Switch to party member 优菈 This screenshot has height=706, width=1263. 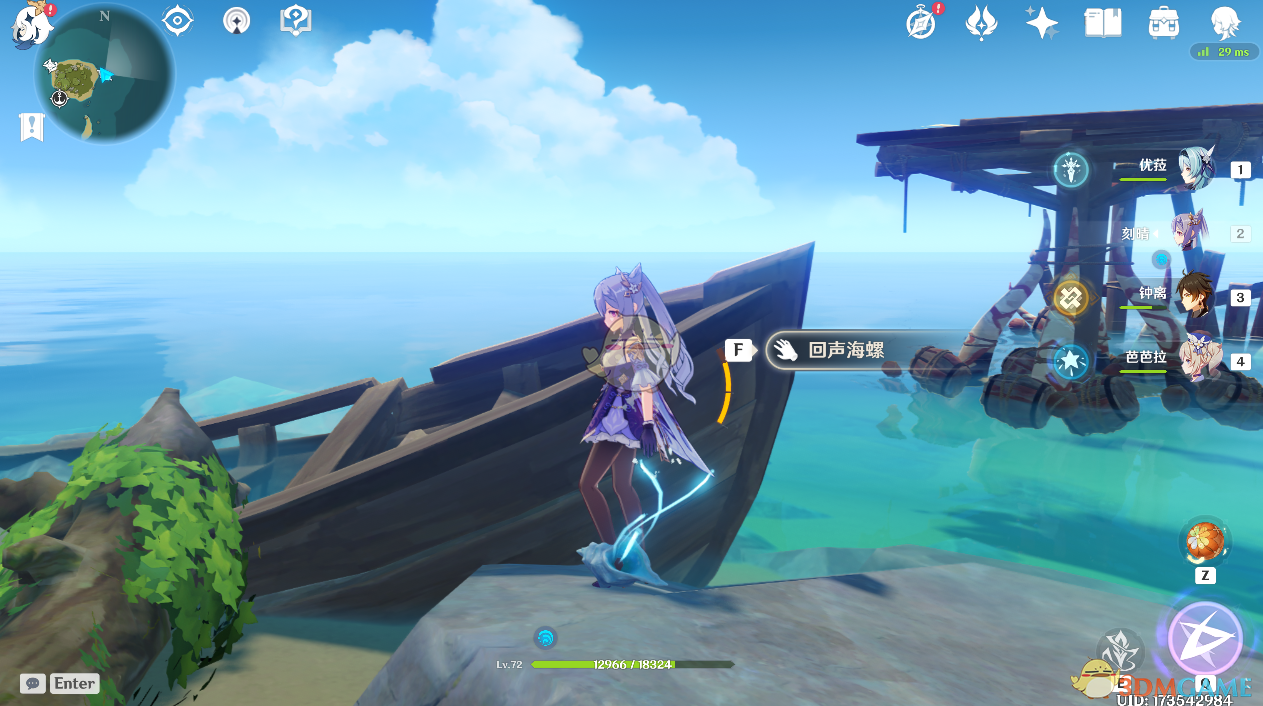coord(1190,169)
